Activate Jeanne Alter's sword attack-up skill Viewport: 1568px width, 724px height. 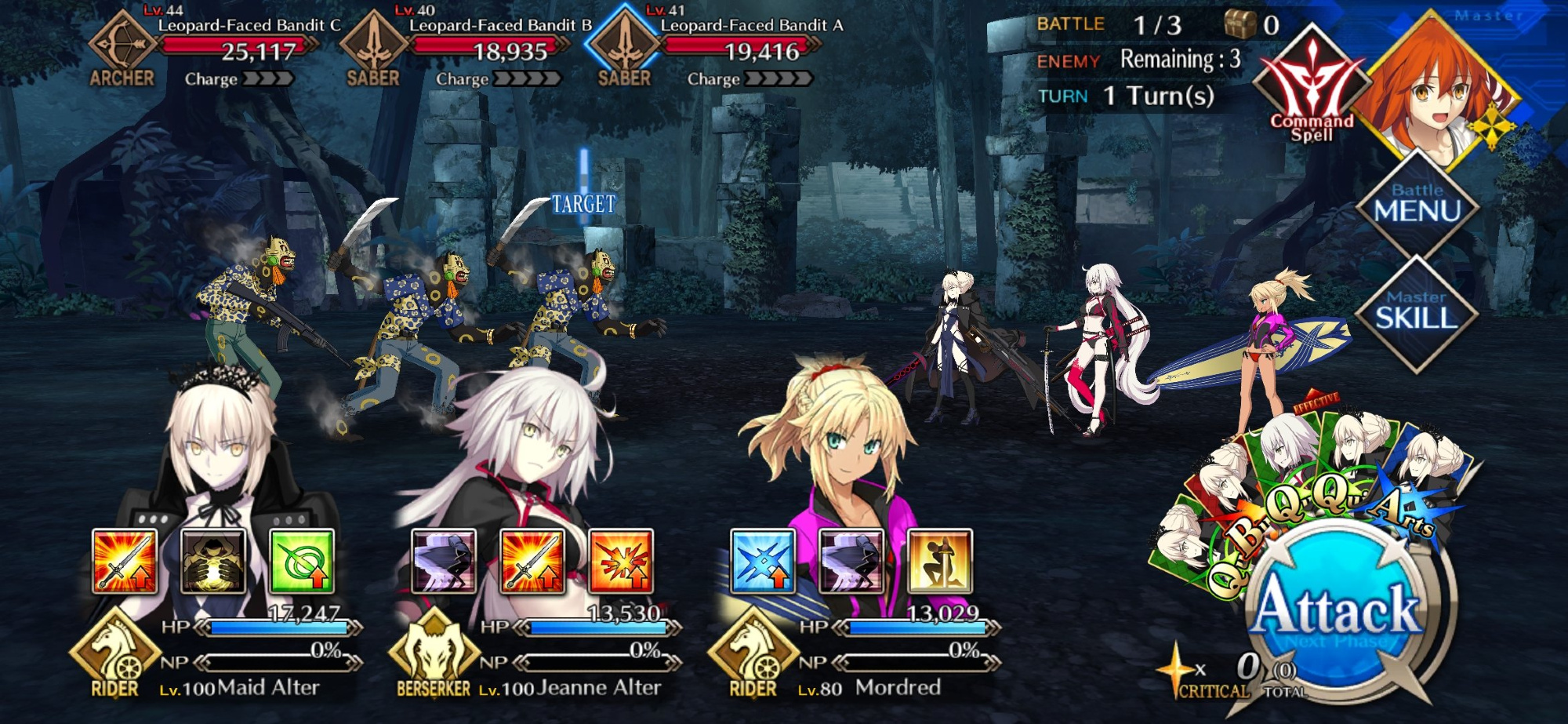pyautogui.click(x=532, y=561)
